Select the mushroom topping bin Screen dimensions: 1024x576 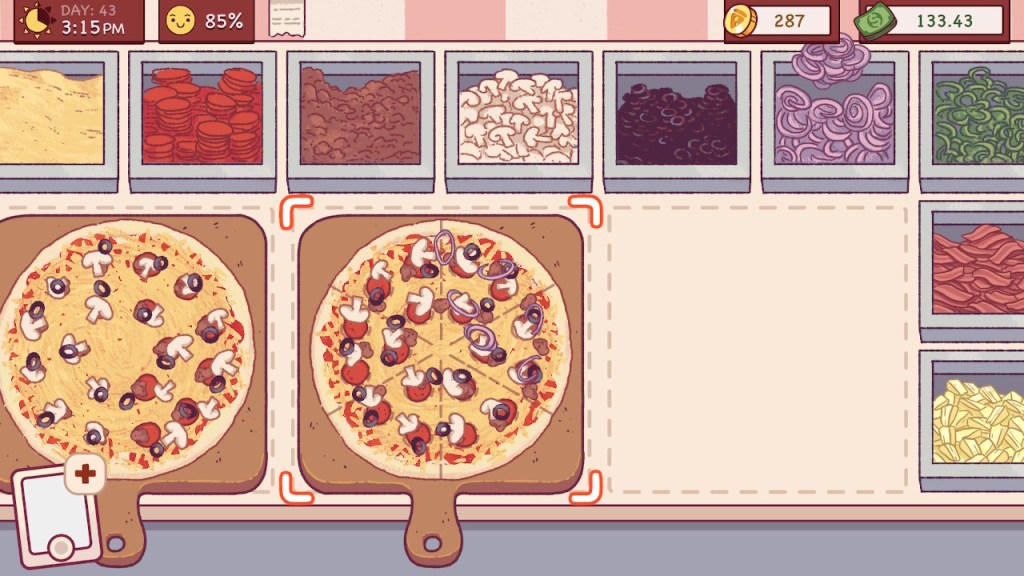518,115
